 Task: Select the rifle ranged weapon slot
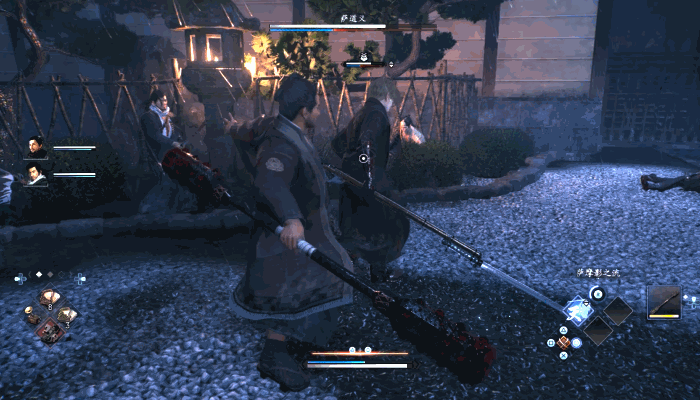[x=664, y=302]
